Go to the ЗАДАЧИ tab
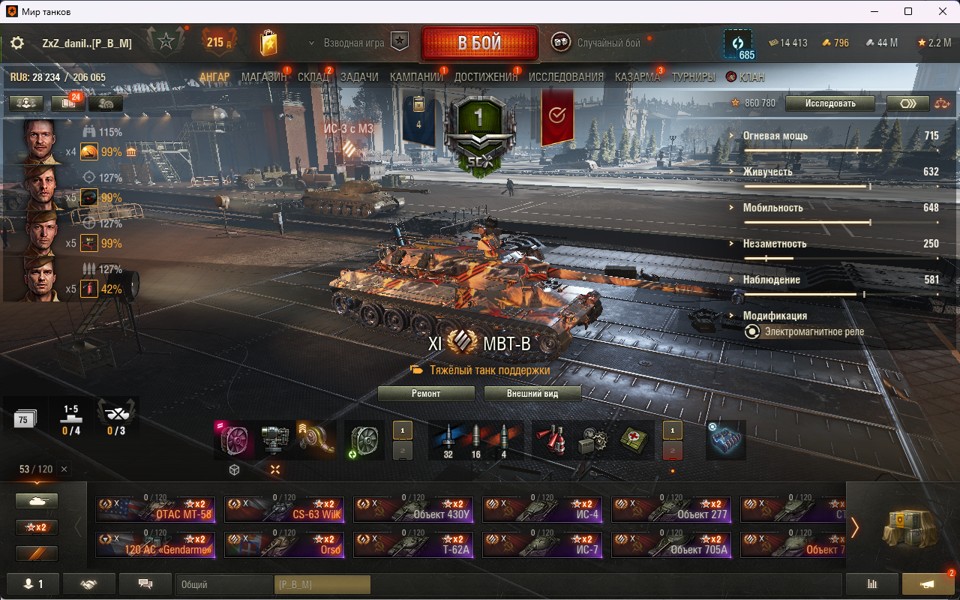Viewport: 960px width, 600px height. coord(359,77)
